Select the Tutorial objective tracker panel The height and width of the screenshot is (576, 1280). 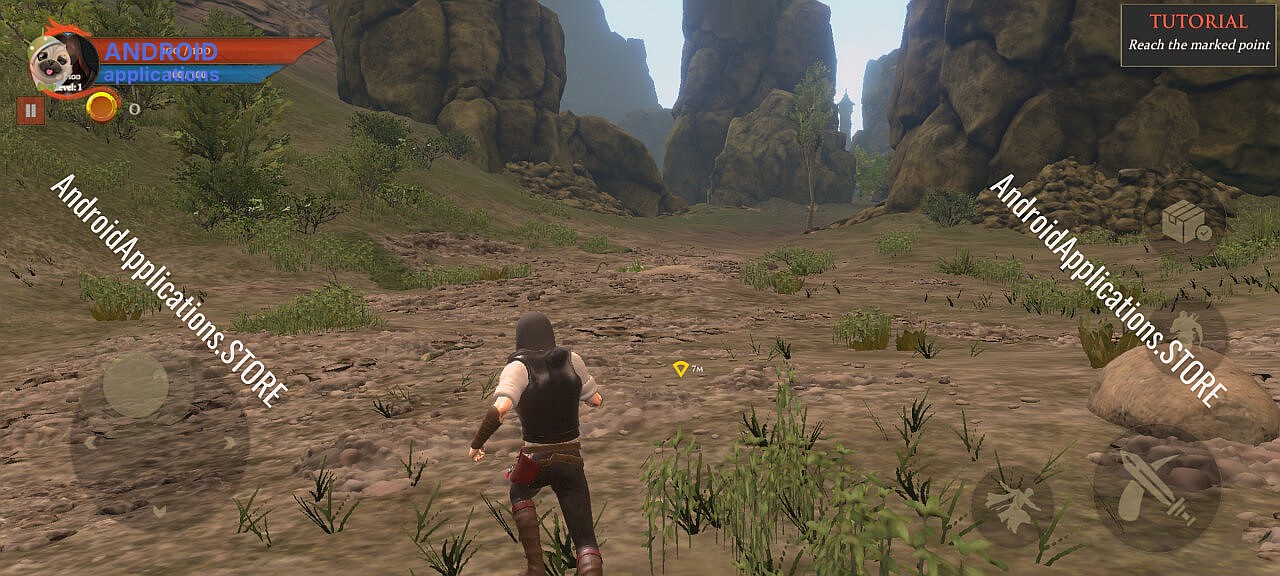(x=1198, y=35)
